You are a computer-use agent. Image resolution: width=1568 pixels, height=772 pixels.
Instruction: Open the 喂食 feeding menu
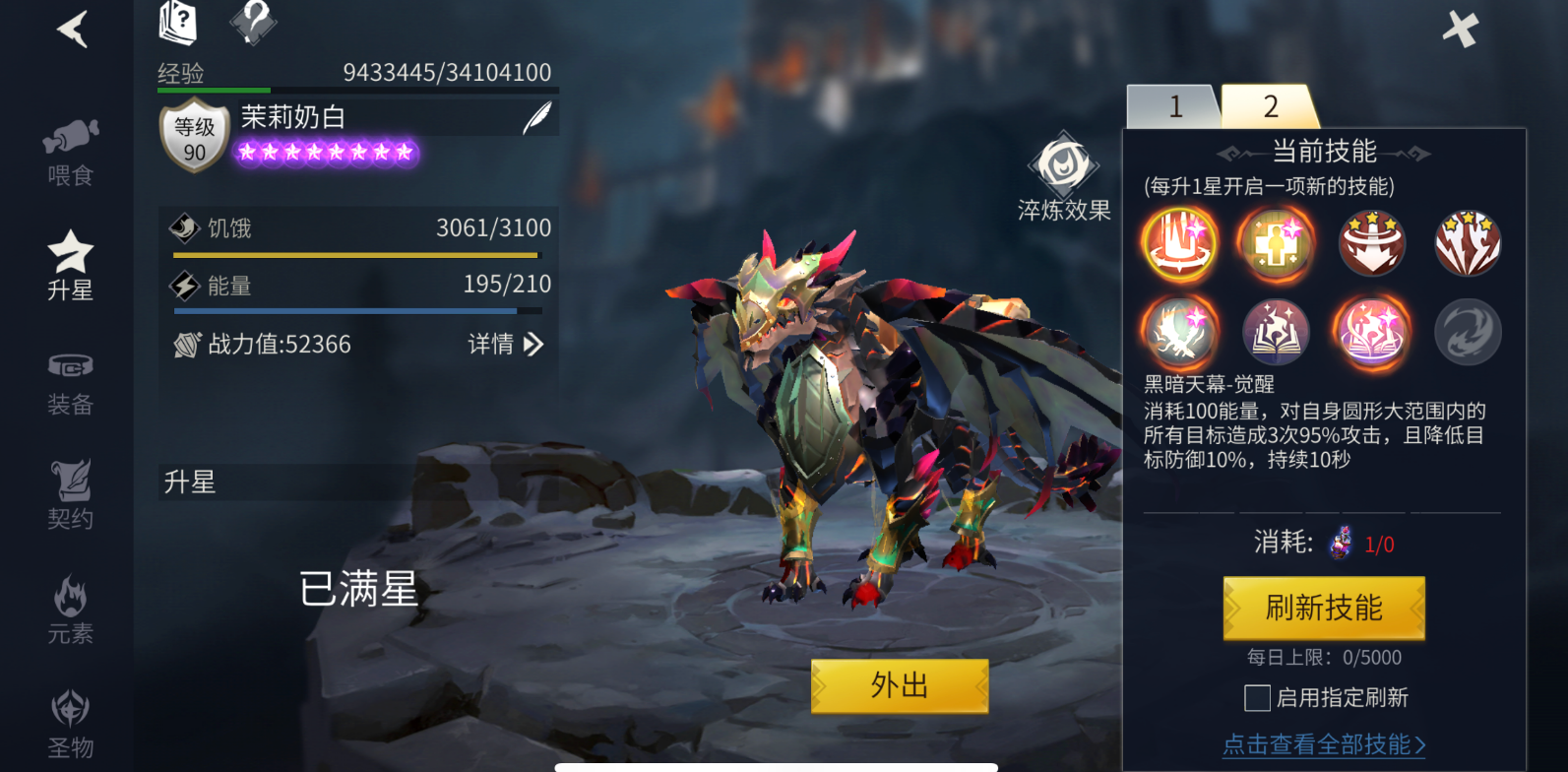coord(70,153)
